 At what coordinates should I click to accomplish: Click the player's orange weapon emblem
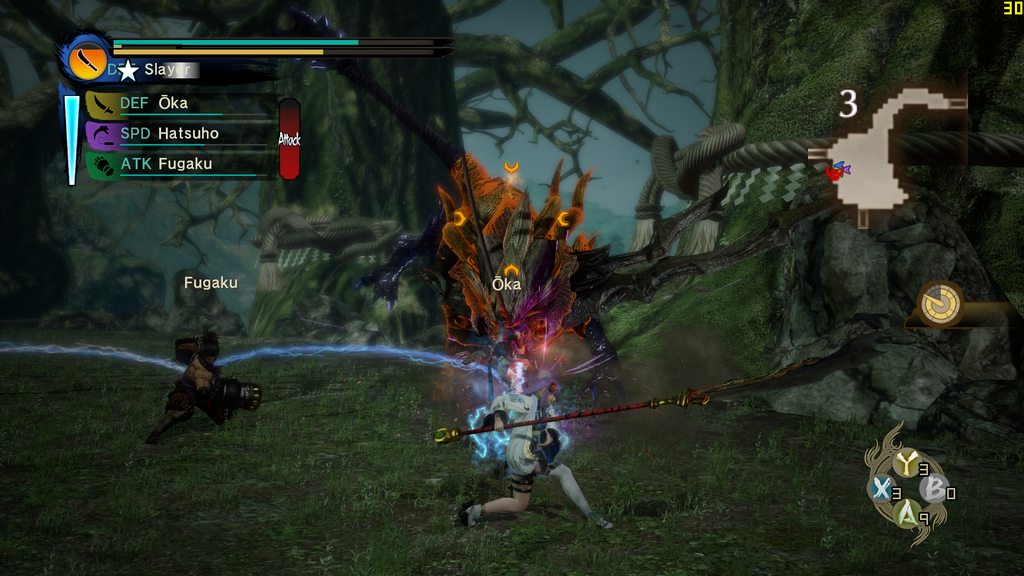pyautogui.click(x=86, y=60)
